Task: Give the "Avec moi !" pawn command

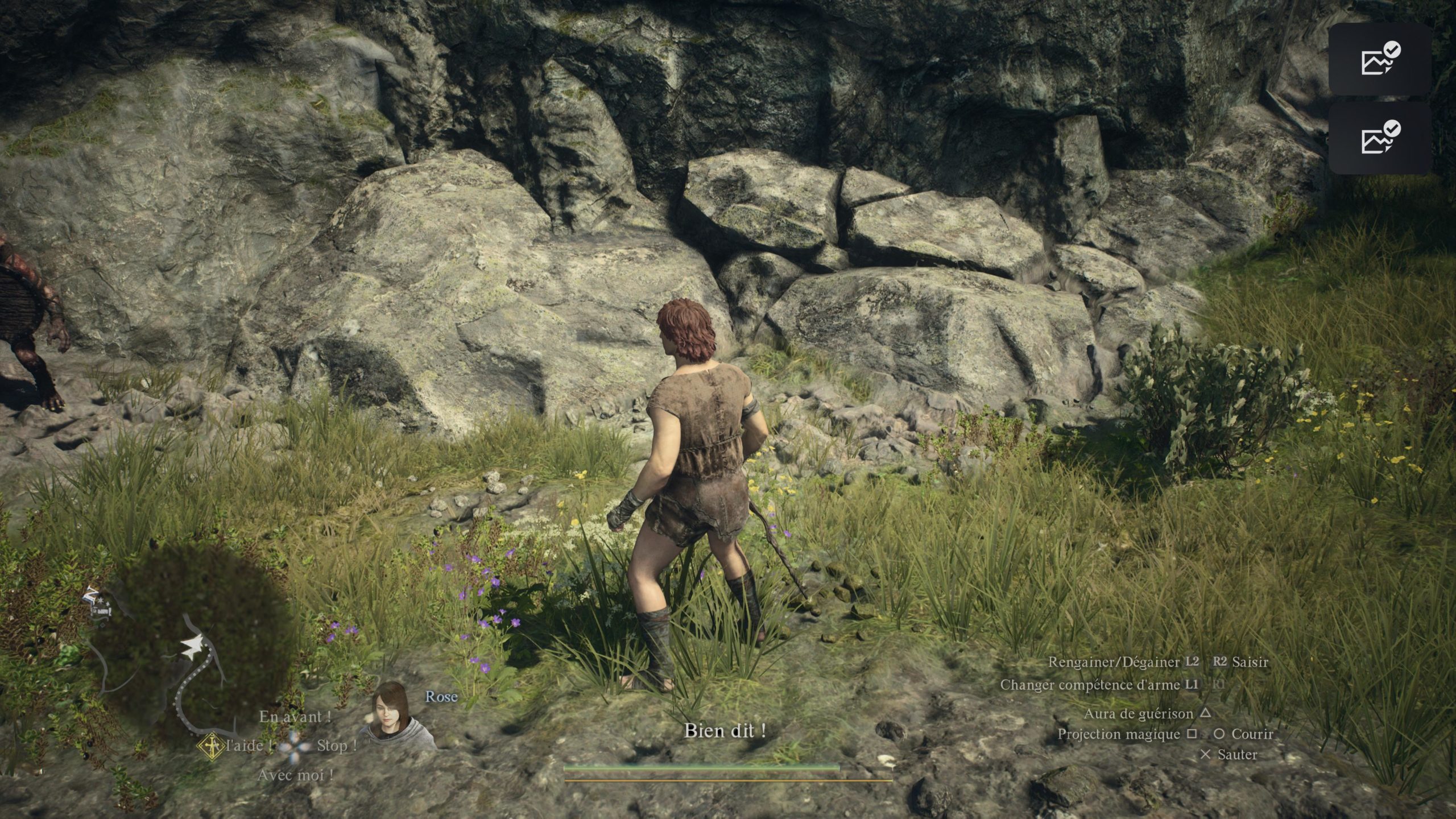Action: tap(295, 775)
